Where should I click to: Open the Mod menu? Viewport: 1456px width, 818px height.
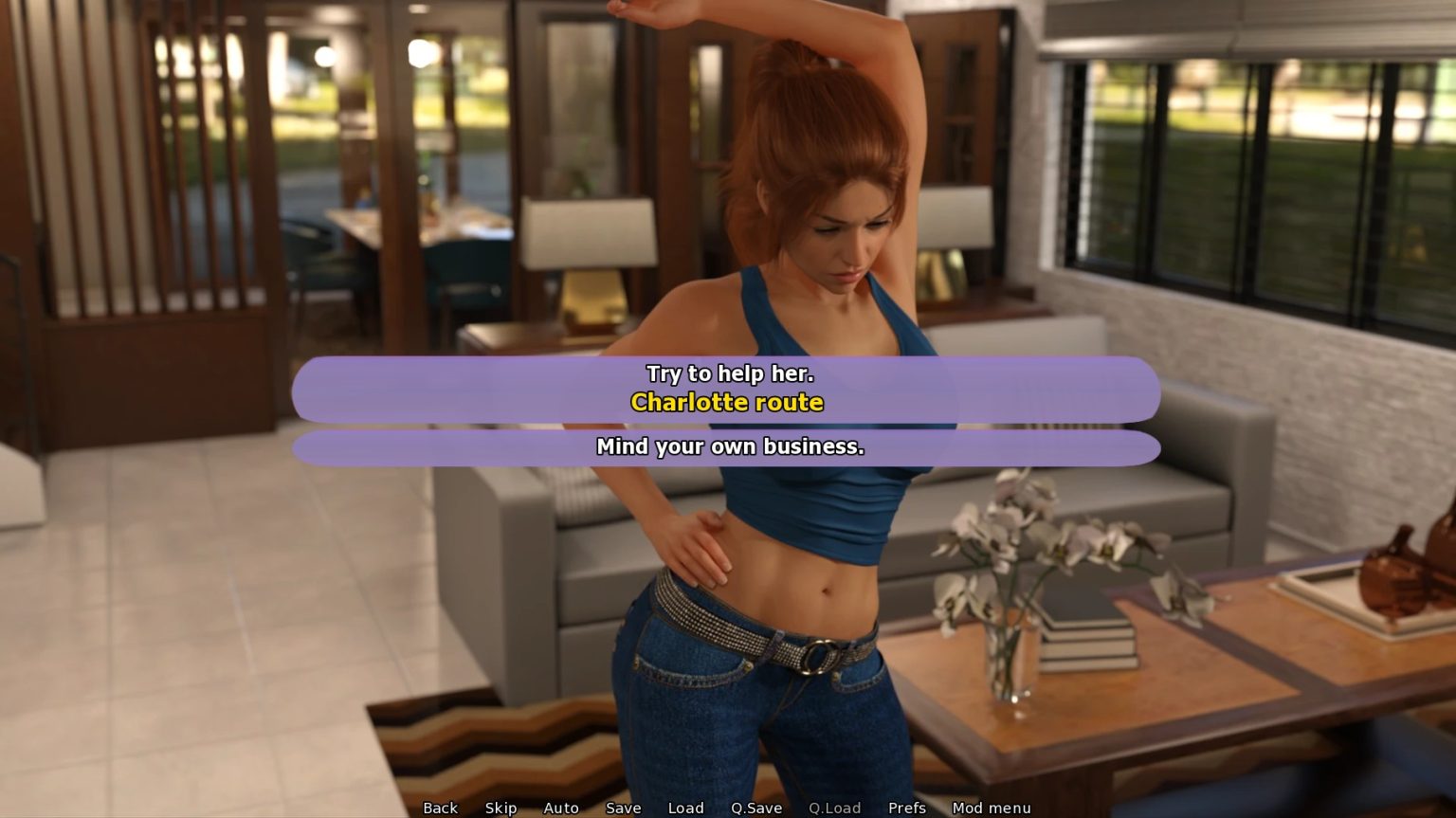(x=991, y=808)
